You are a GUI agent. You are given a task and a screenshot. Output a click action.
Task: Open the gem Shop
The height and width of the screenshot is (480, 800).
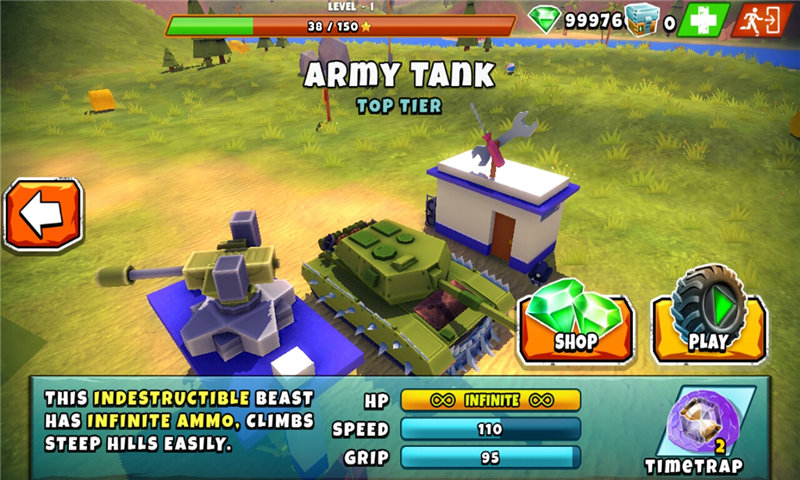(575, 322)
